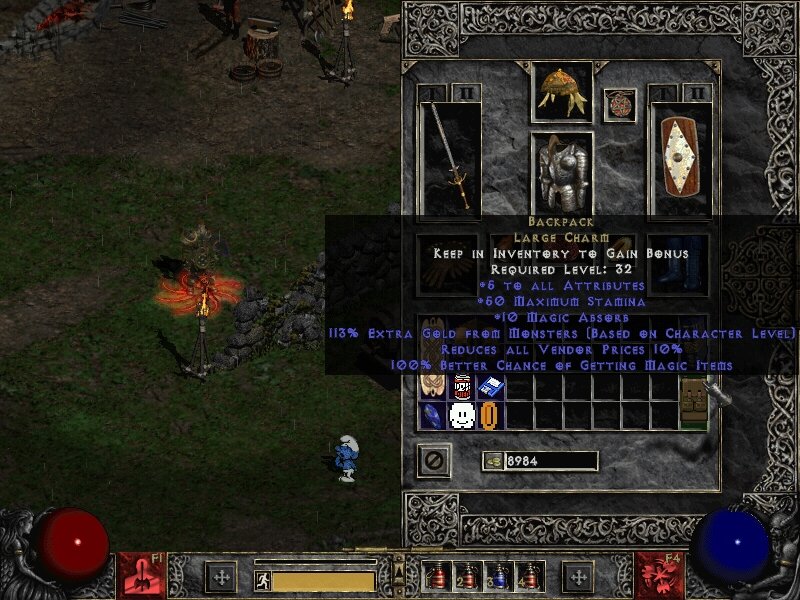800x600 pixels.
Task: Select the equipped long sword slot
Action: pyautogui.click(x=450, y=156)
